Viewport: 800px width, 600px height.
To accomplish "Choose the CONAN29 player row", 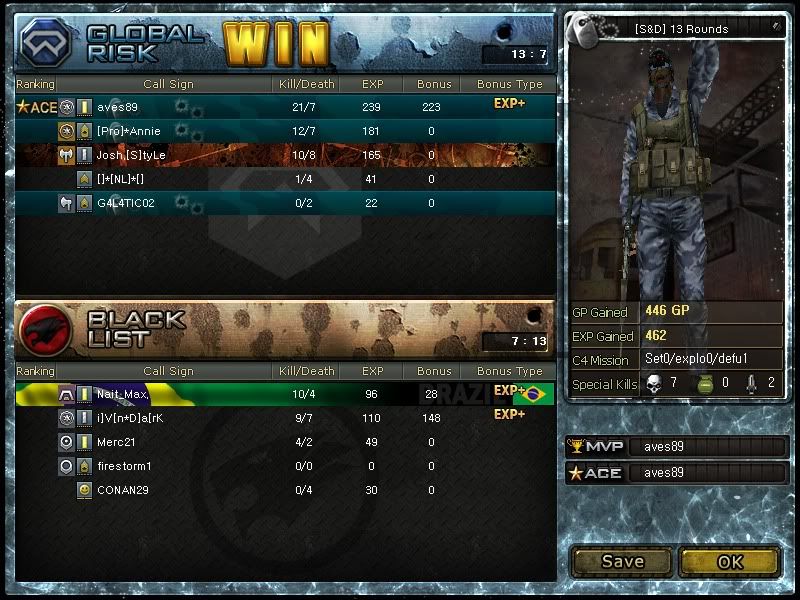I will pos(122,490).
